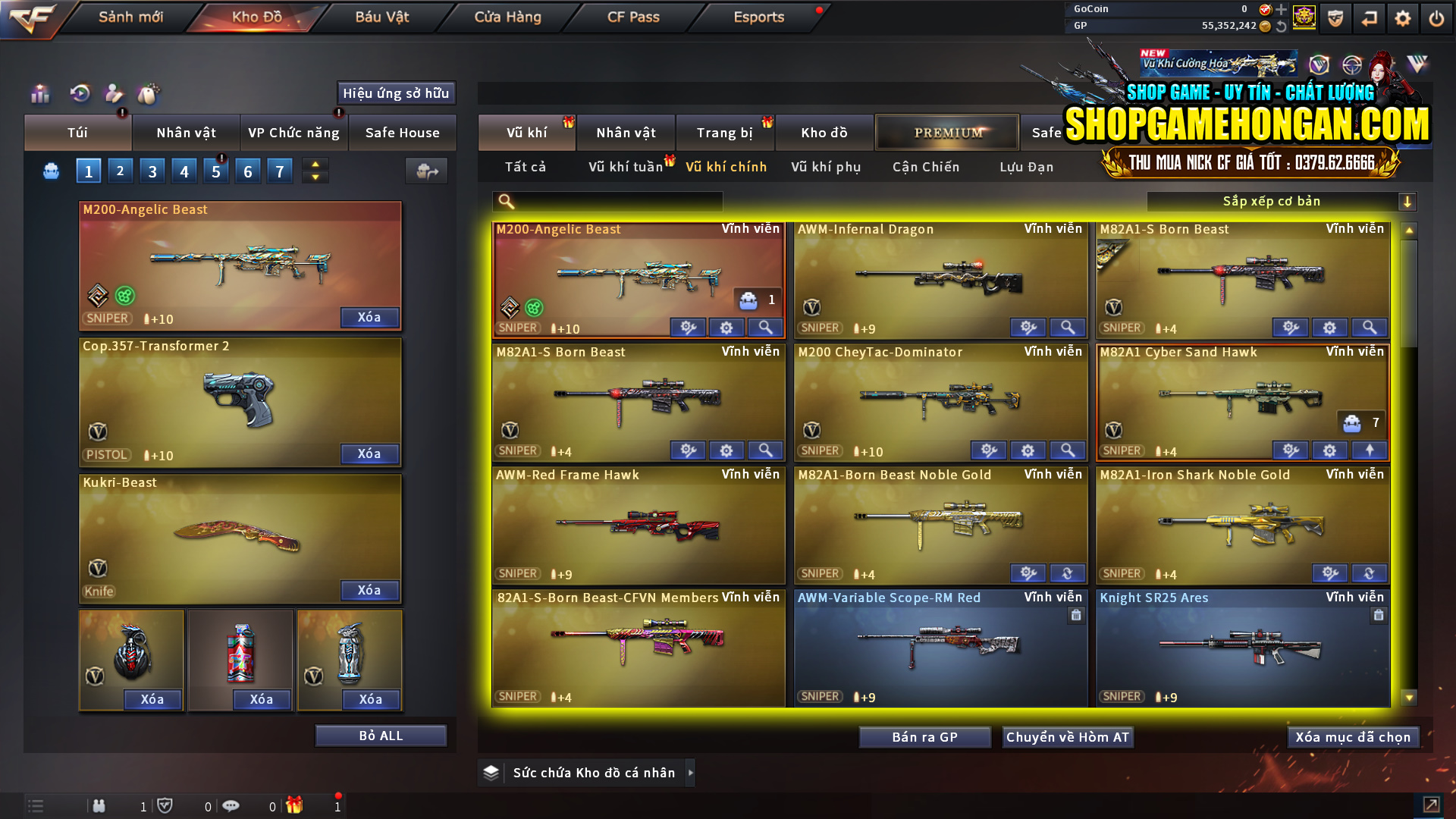Image resolution: width=1456 pixels, height=819 pixels.
Task: Click the circular restore history icon
Action: (80, 93)
